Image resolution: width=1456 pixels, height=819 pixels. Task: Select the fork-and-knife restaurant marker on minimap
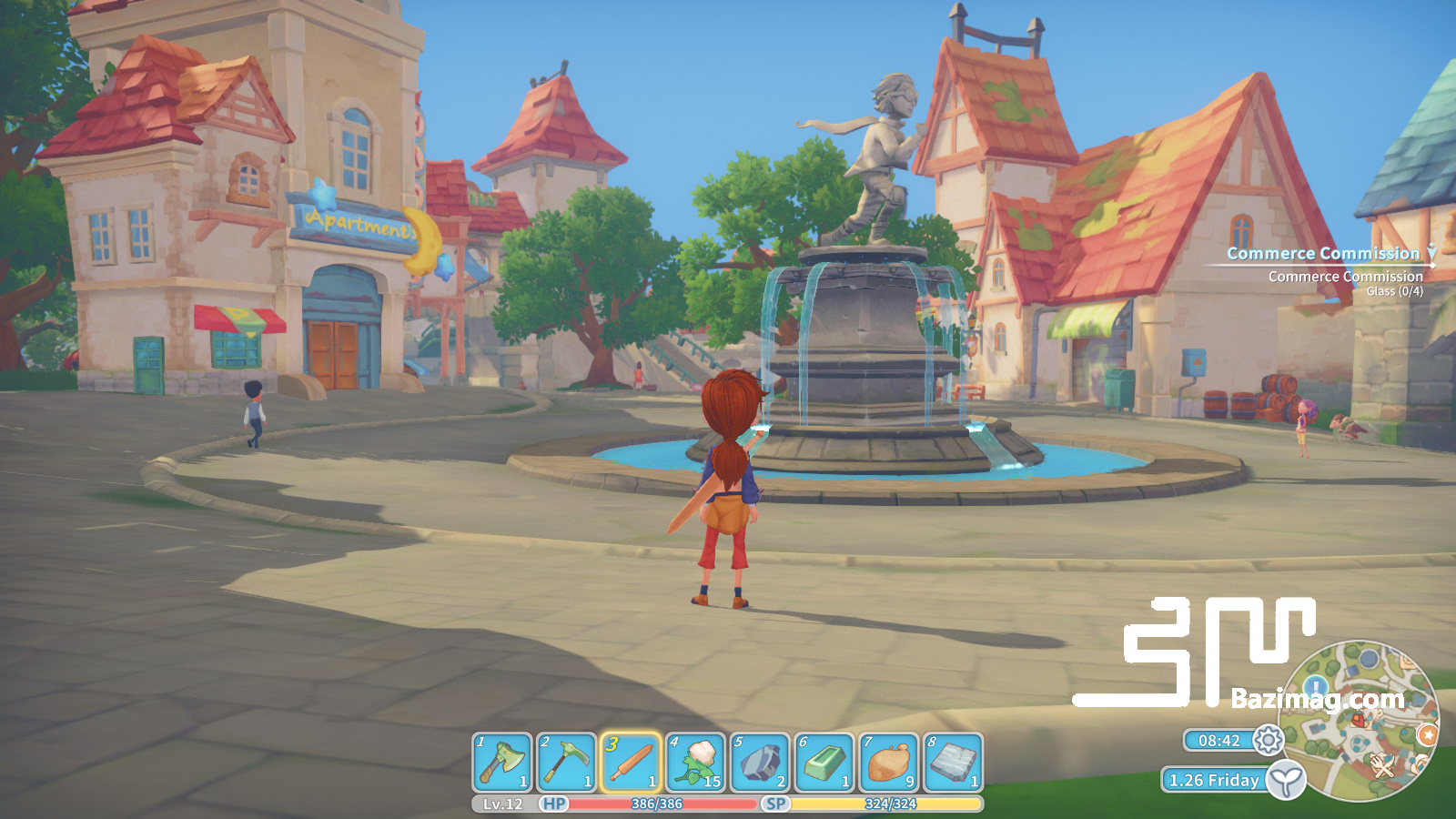coord(1383,765)
